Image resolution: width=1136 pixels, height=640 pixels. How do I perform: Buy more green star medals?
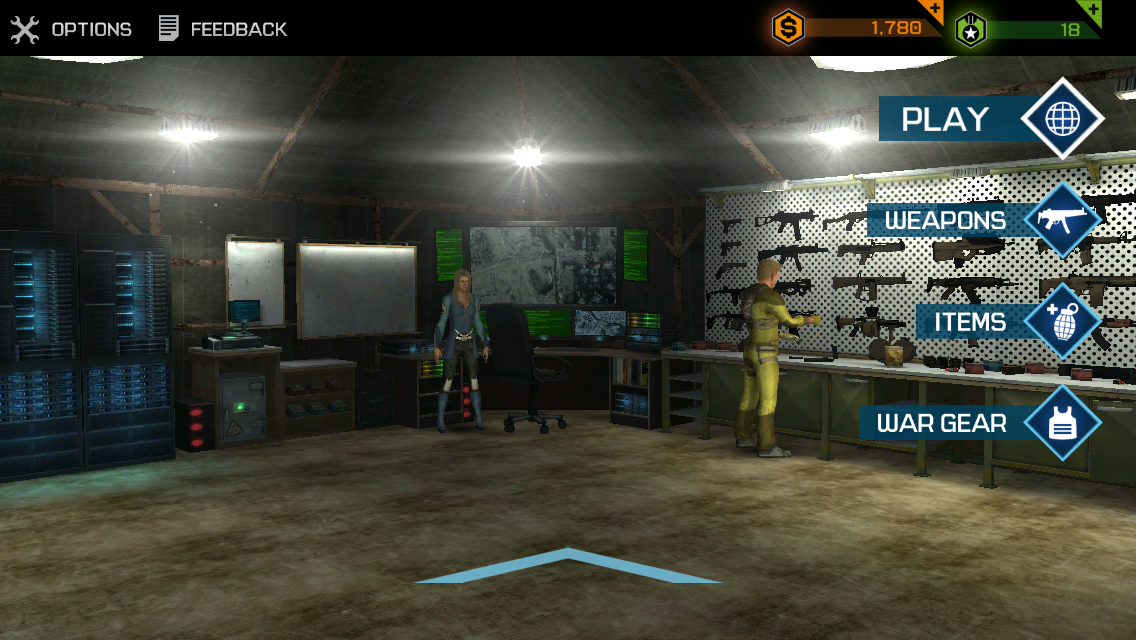(1092, 12)
